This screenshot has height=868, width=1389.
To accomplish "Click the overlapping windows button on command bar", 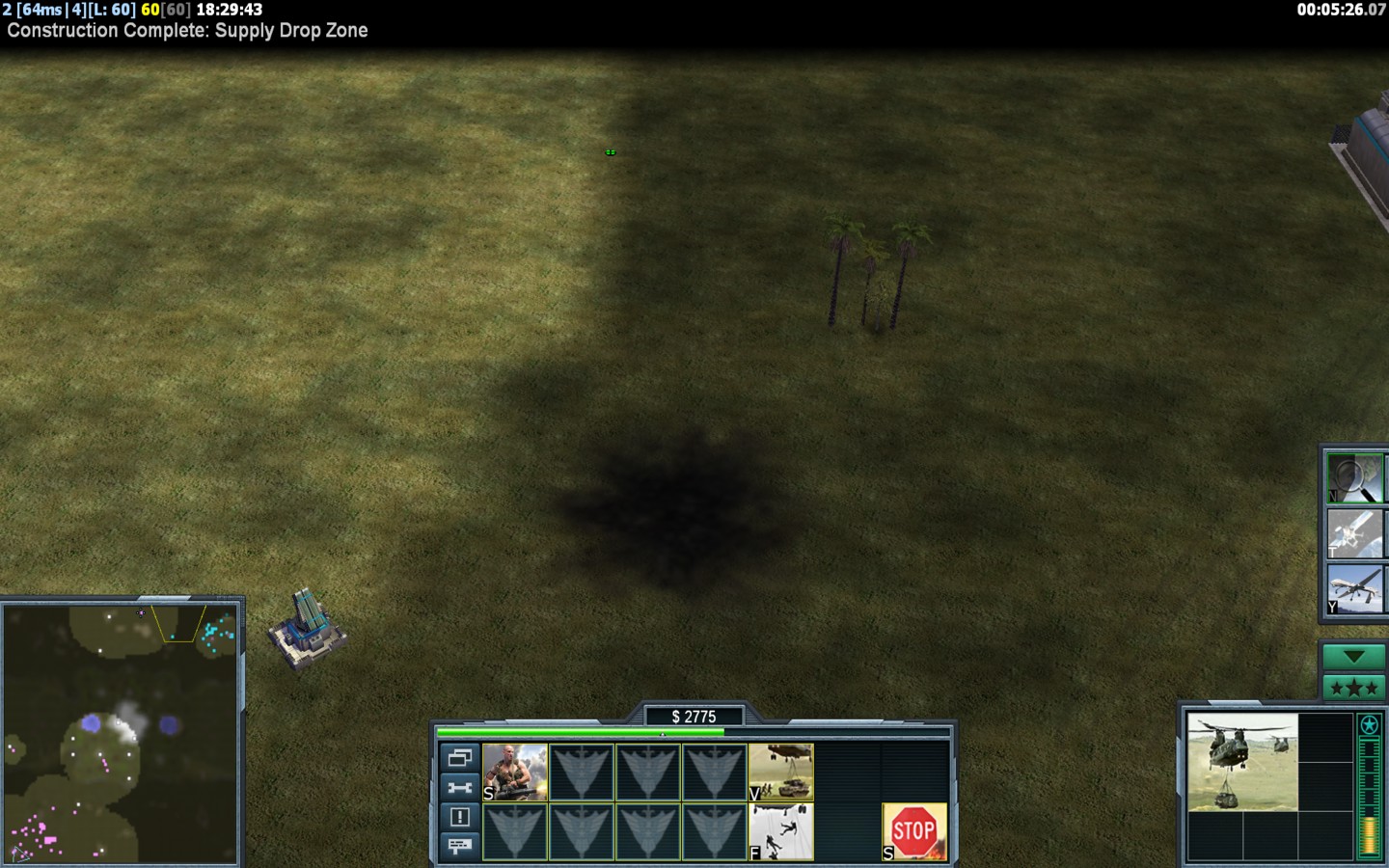I will [x=460, y=758].
